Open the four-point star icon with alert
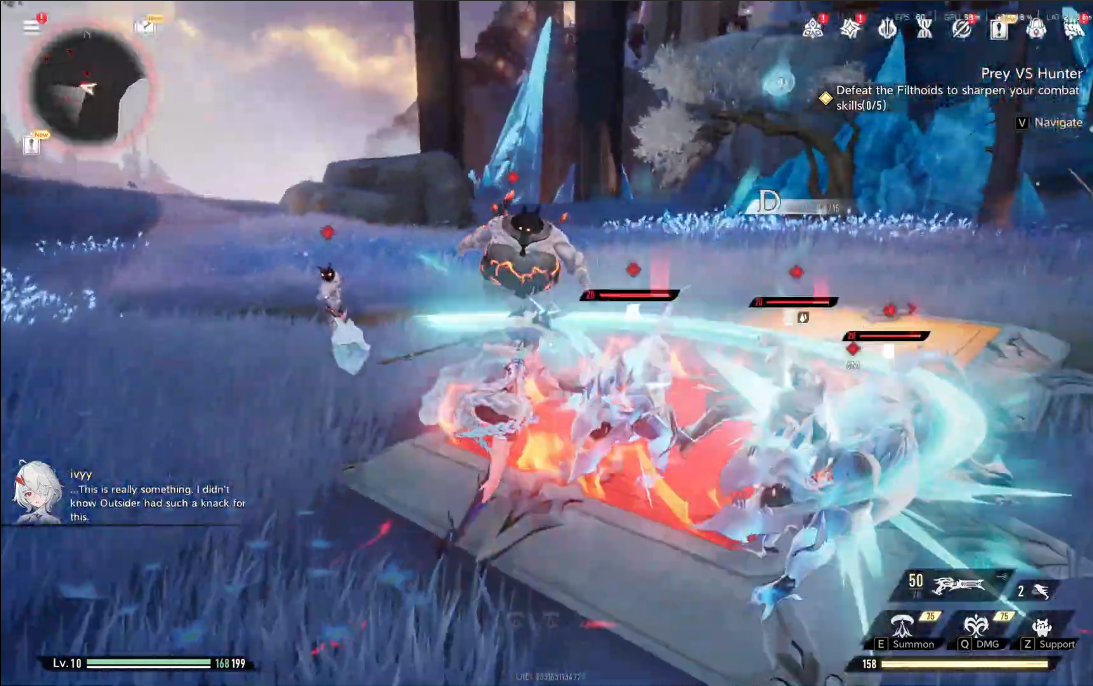This screenshot has width=1093, height=686. [850, 29]
